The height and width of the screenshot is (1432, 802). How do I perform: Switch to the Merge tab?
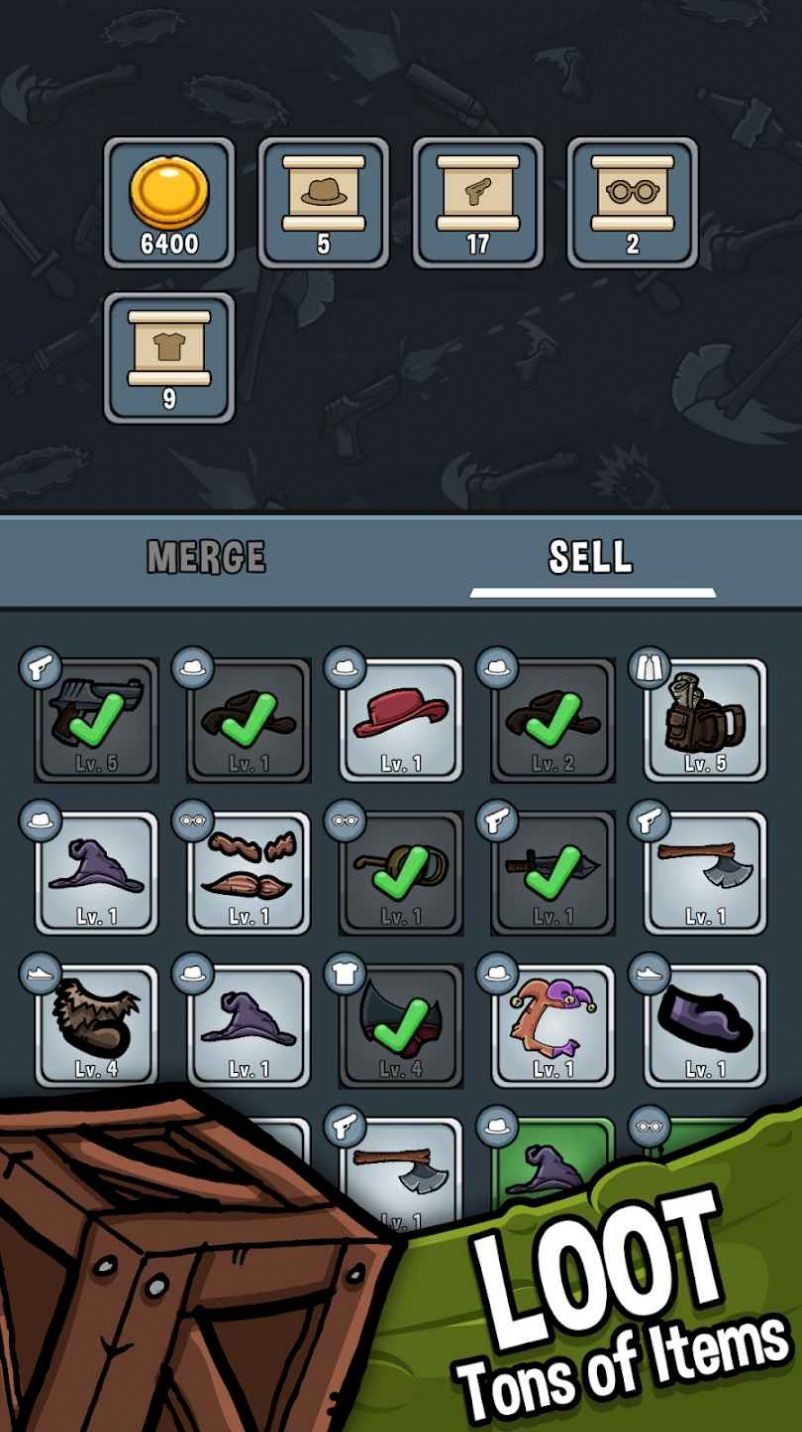[206, 557]
